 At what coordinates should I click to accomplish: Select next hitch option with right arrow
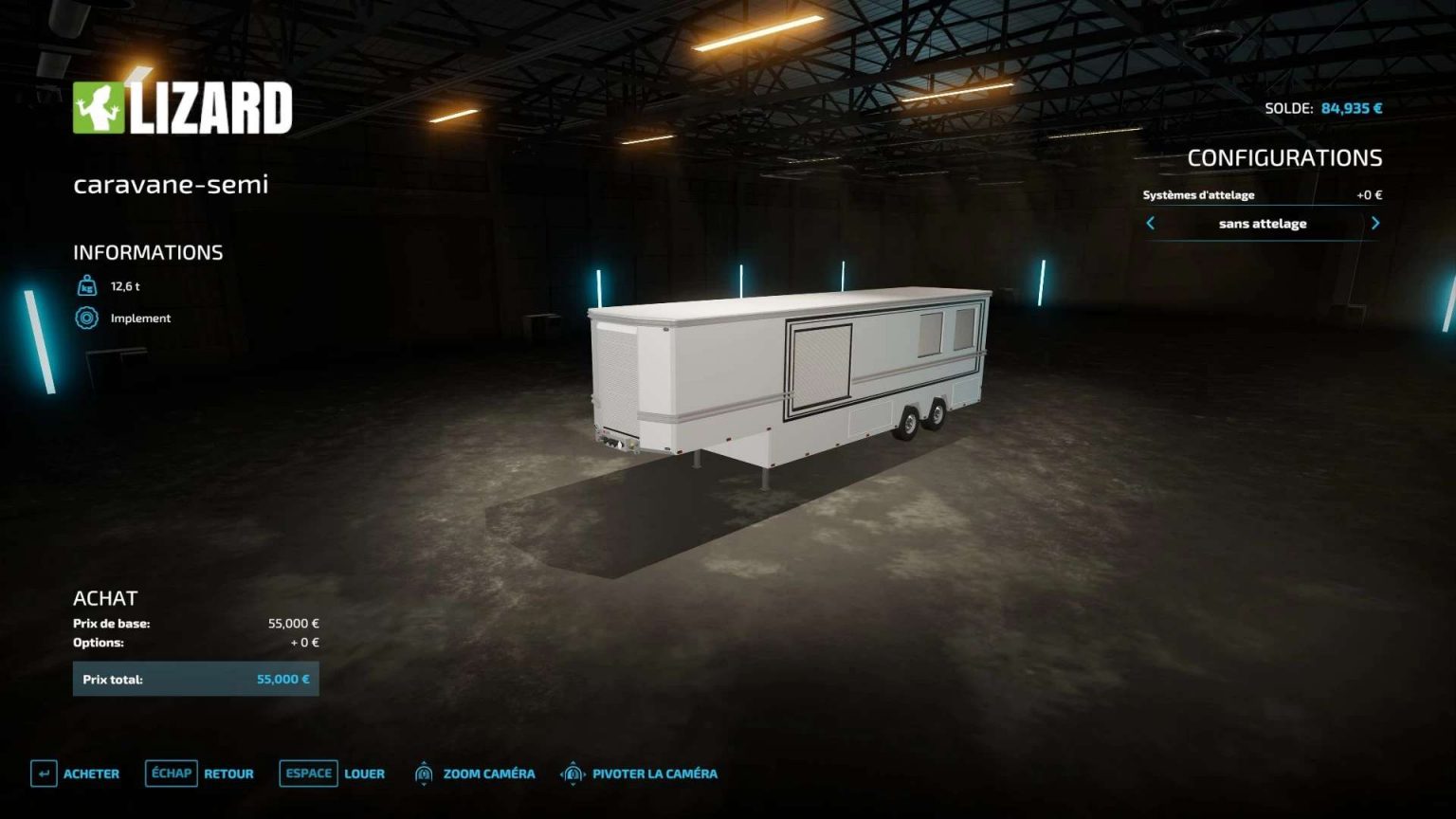click(1376, 224)
